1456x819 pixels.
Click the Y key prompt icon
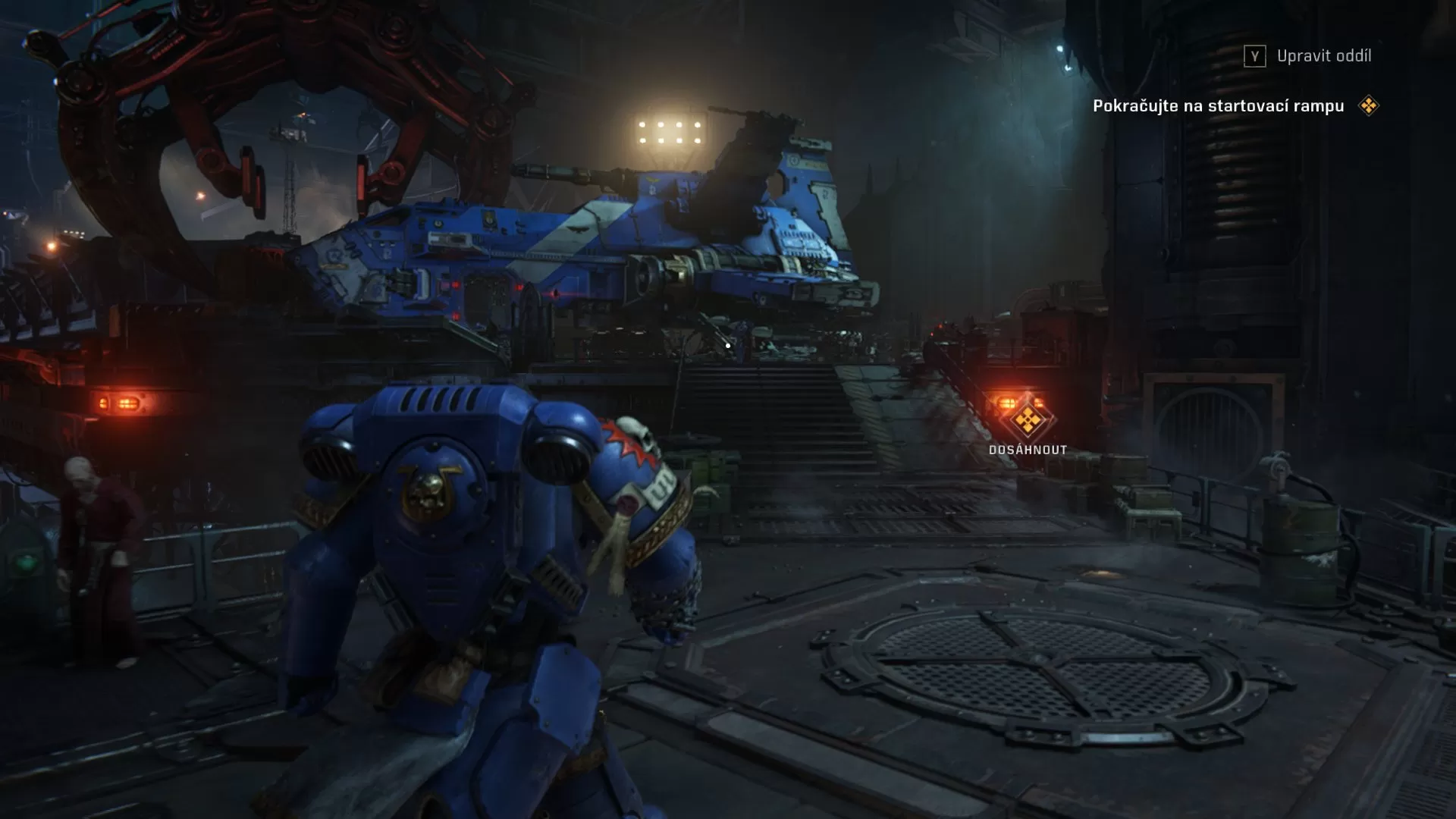[x=1255, y=55]
